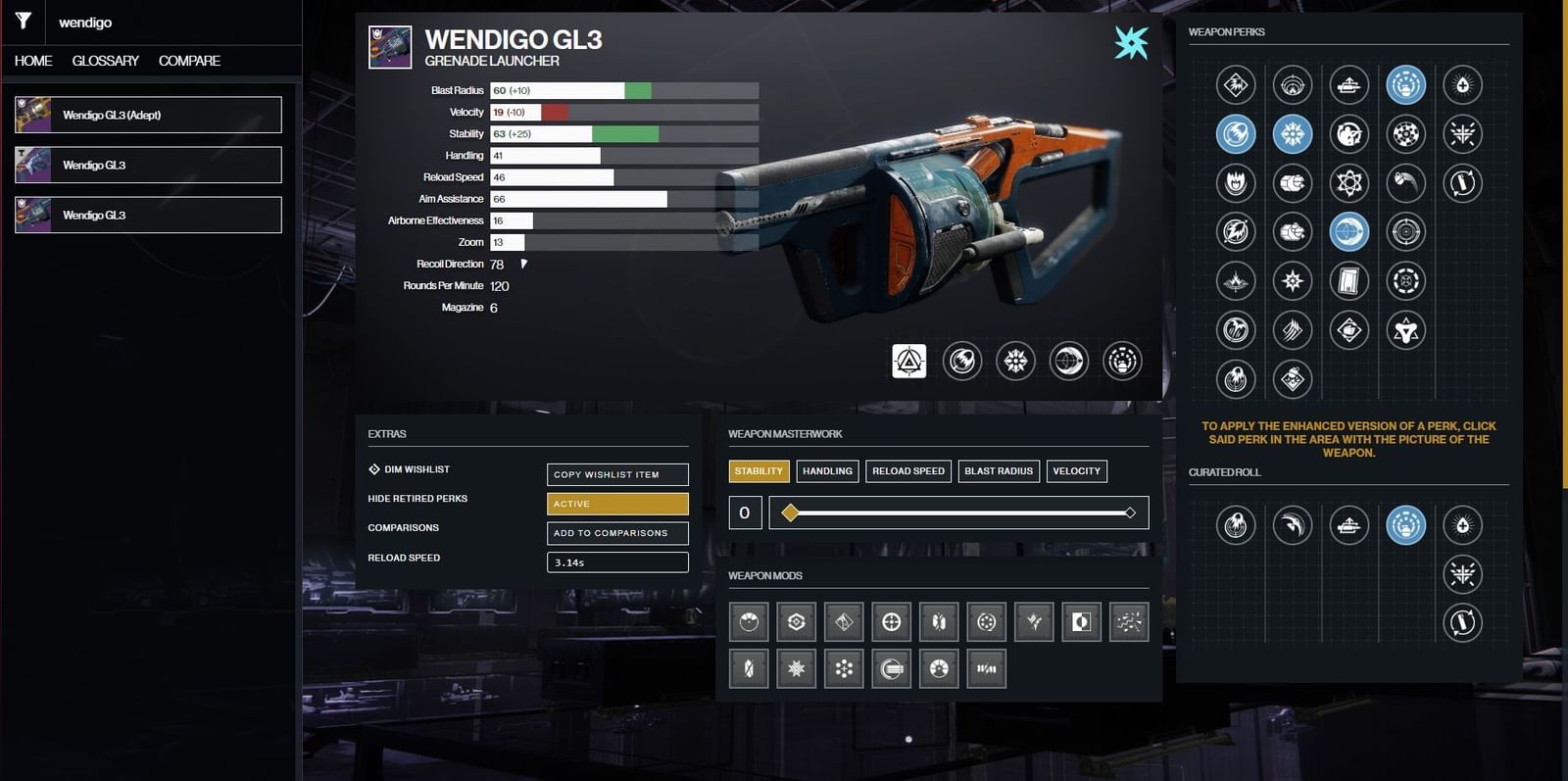Image resolution: width=1568 pixels, height=781 pixels.
Task: Expand the Wendigo GL3 (Adept) sidebar entry
Action: tap(147, 114)
